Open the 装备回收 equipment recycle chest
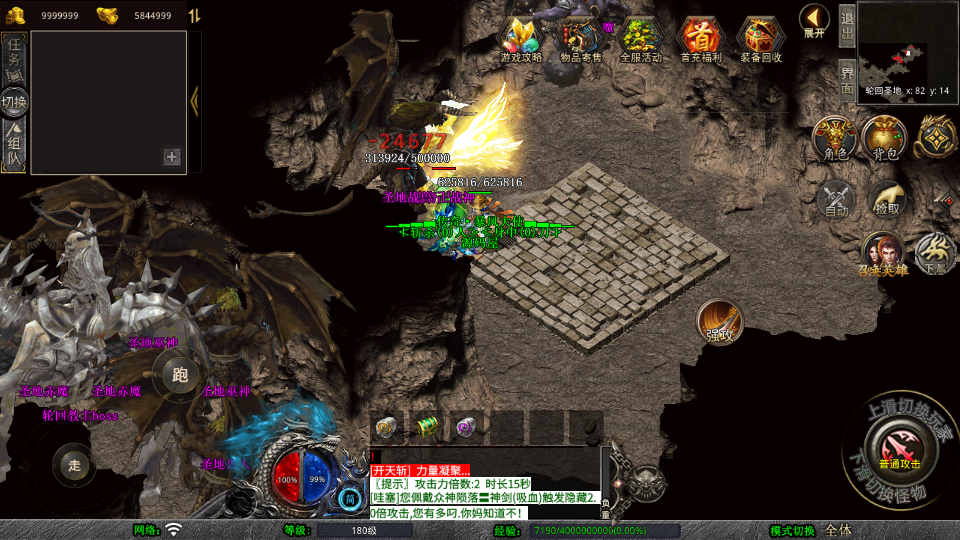 [x=761, y=39]
